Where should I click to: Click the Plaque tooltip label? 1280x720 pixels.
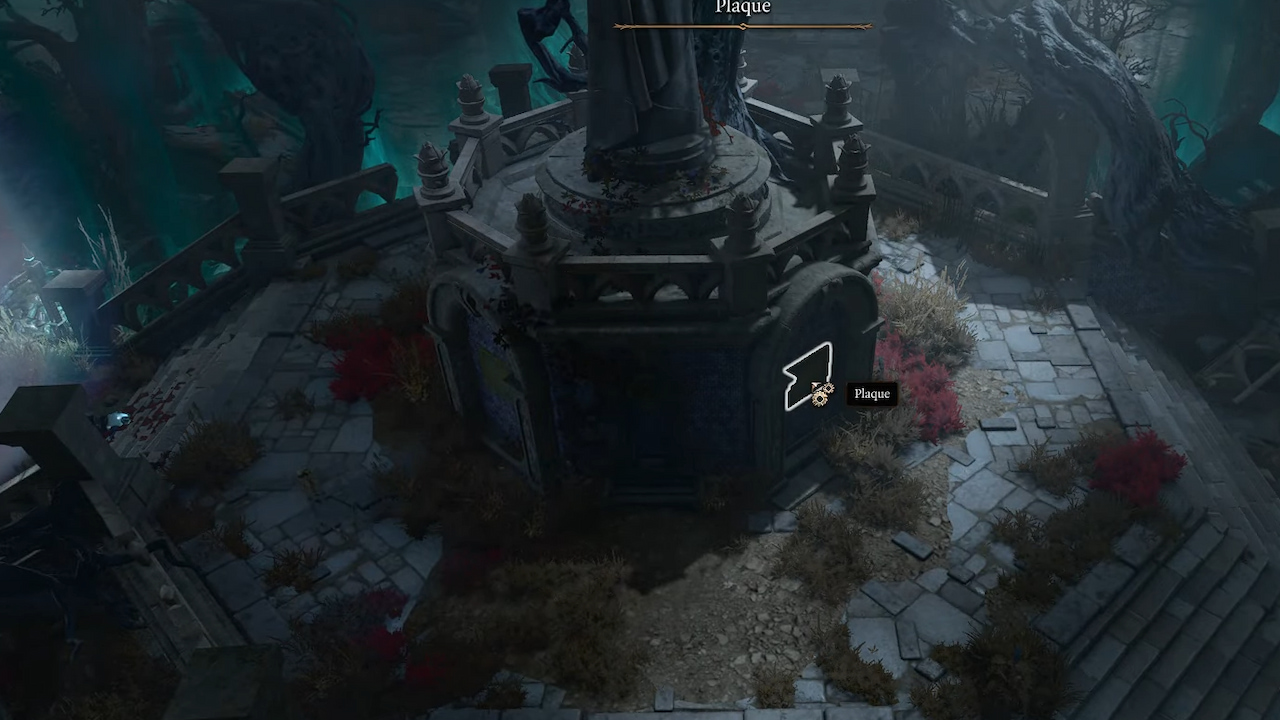(871, 393)
